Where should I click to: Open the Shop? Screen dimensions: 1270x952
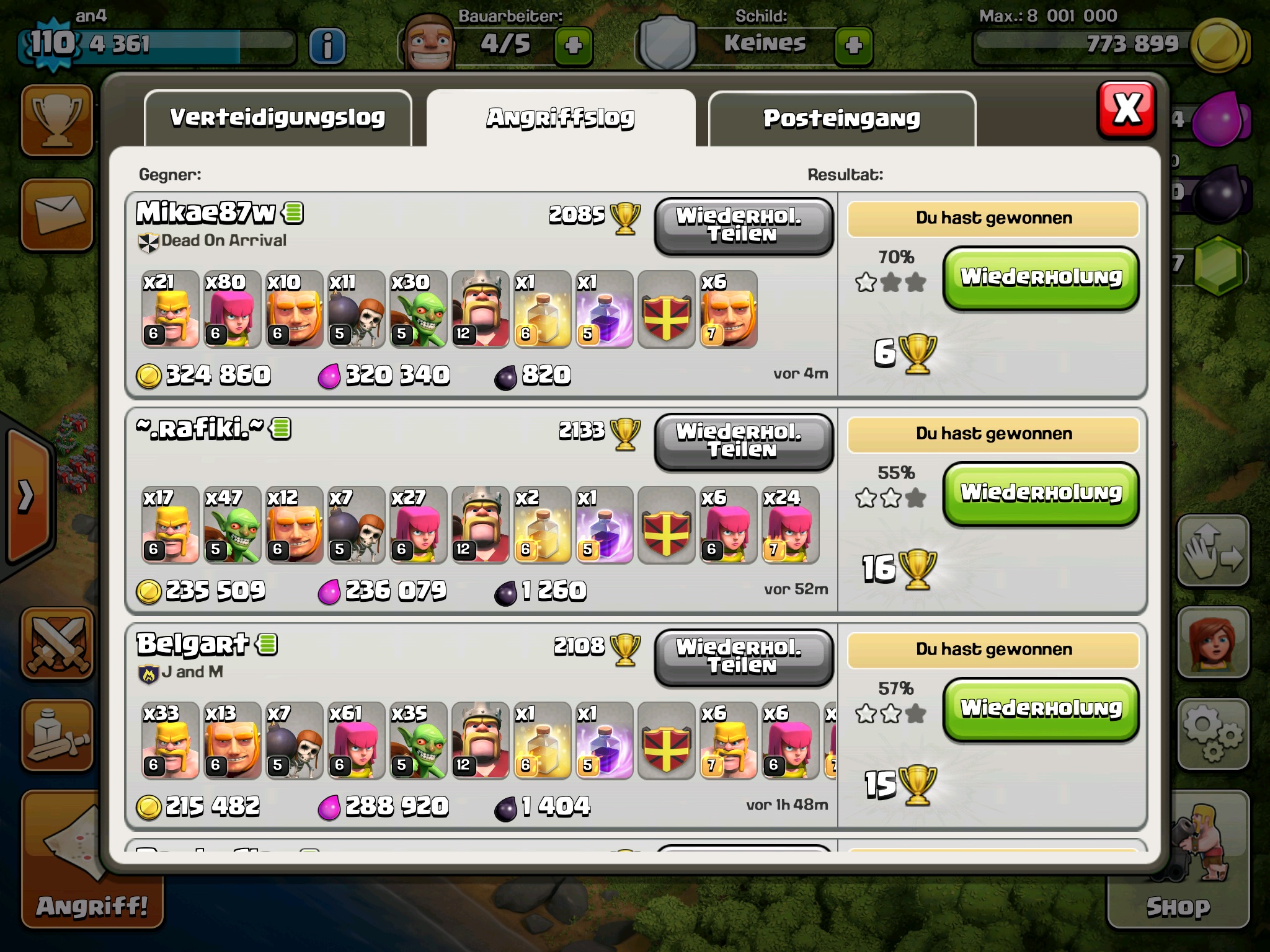pos(1178,860)
